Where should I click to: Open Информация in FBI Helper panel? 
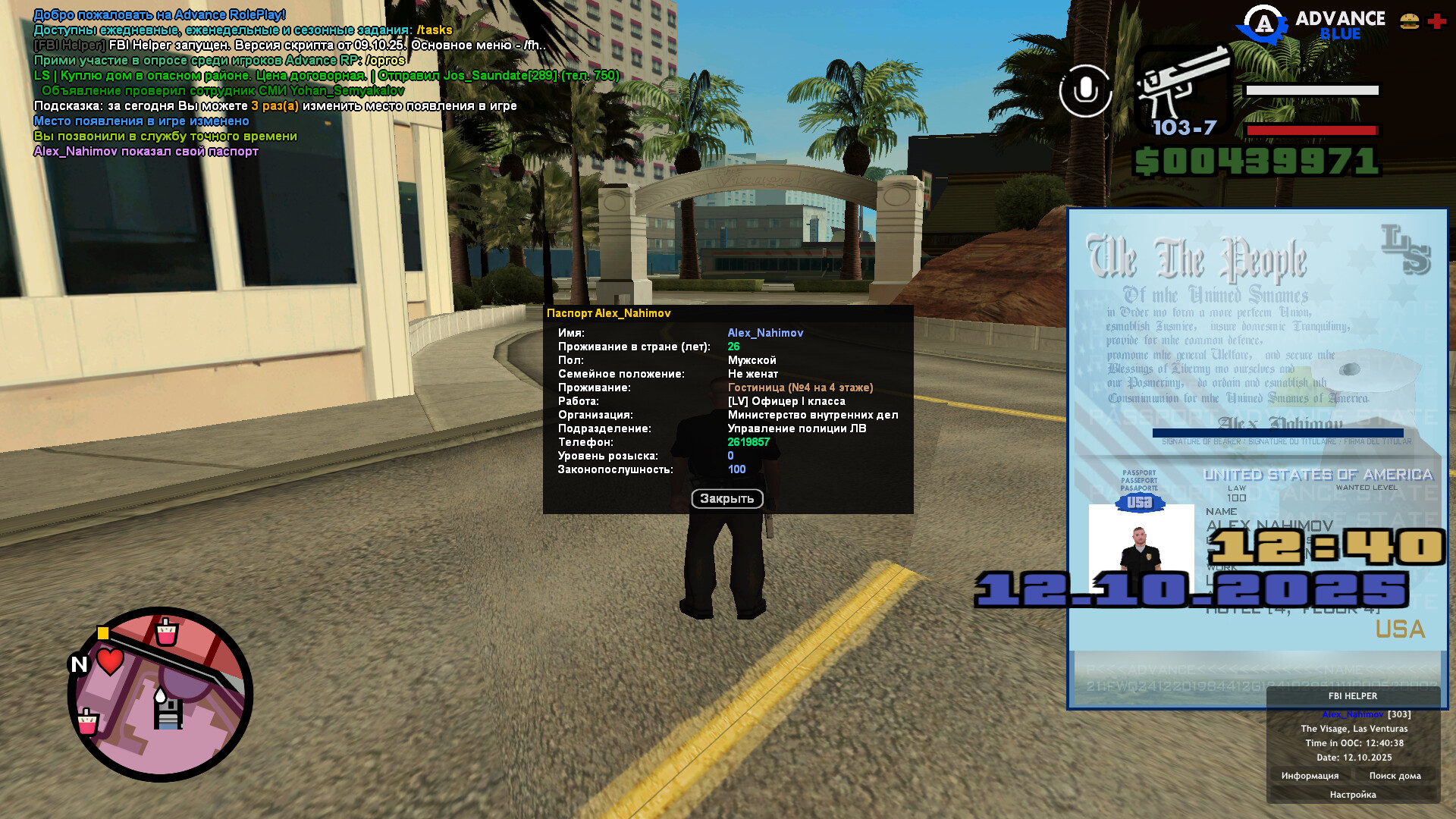tap(1310, 776)
